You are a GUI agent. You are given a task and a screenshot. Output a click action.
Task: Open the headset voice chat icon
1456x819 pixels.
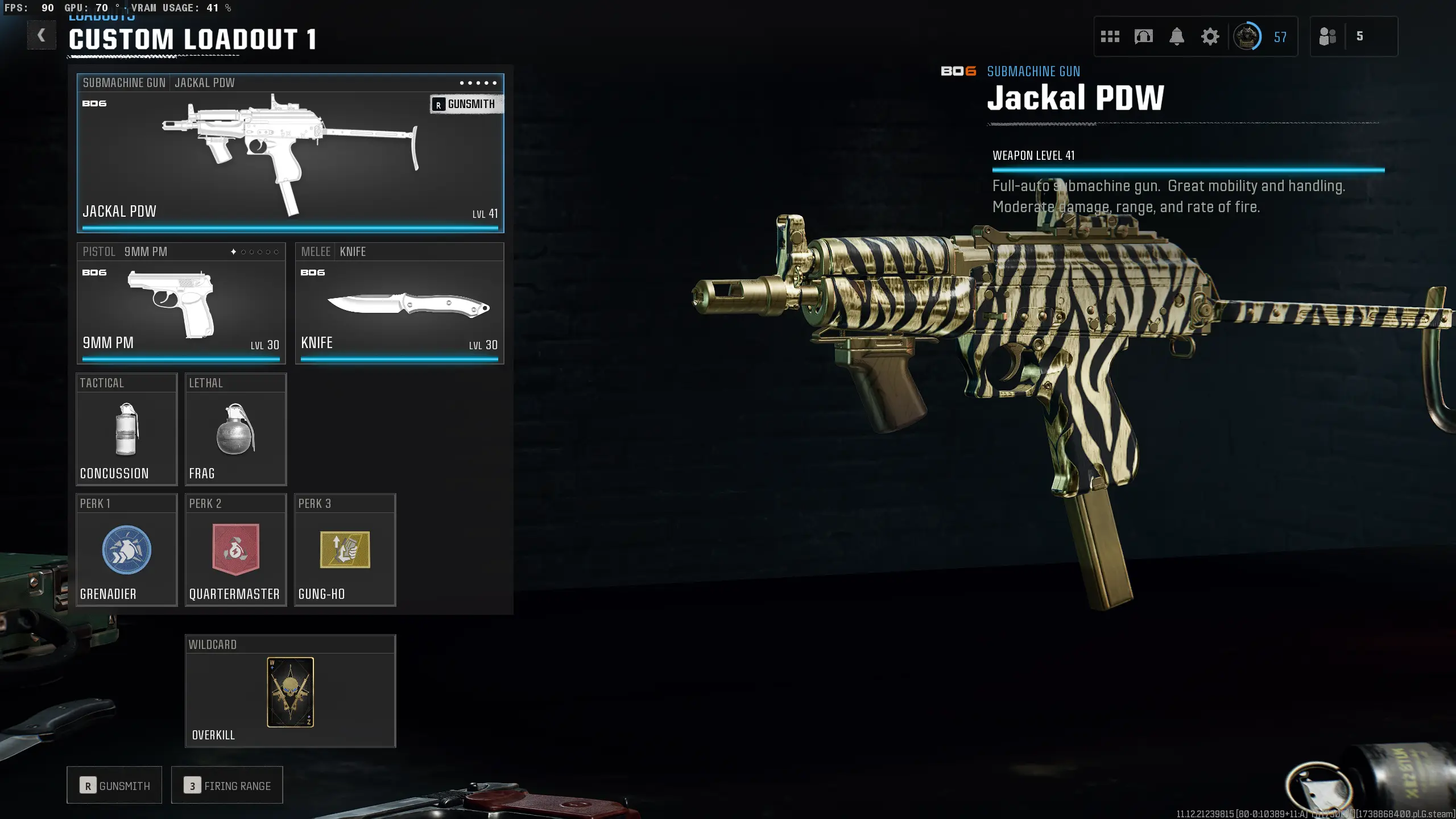coord(1143,37)
